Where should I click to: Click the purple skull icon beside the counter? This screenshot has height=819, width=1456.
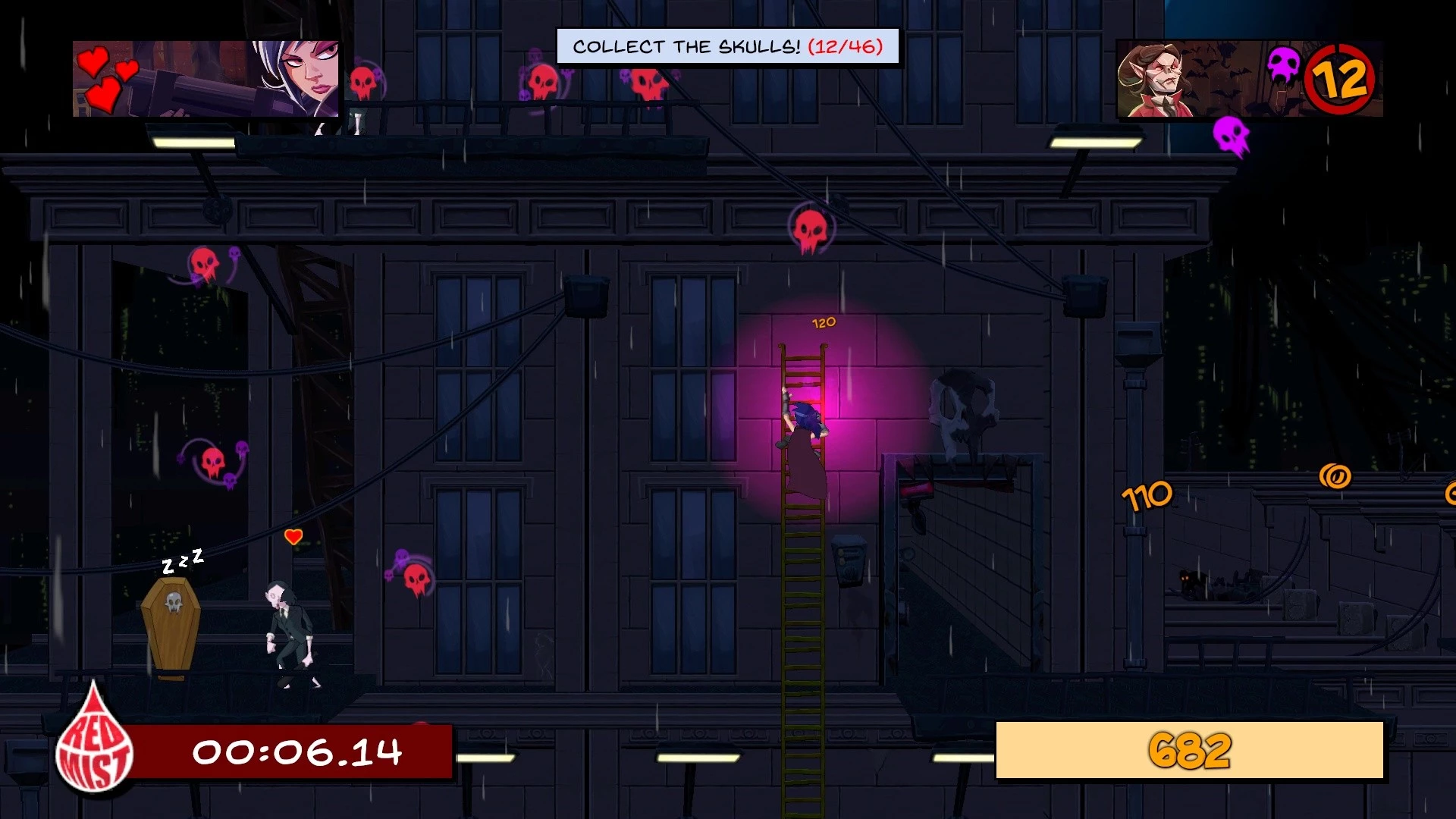[1283, 65]
